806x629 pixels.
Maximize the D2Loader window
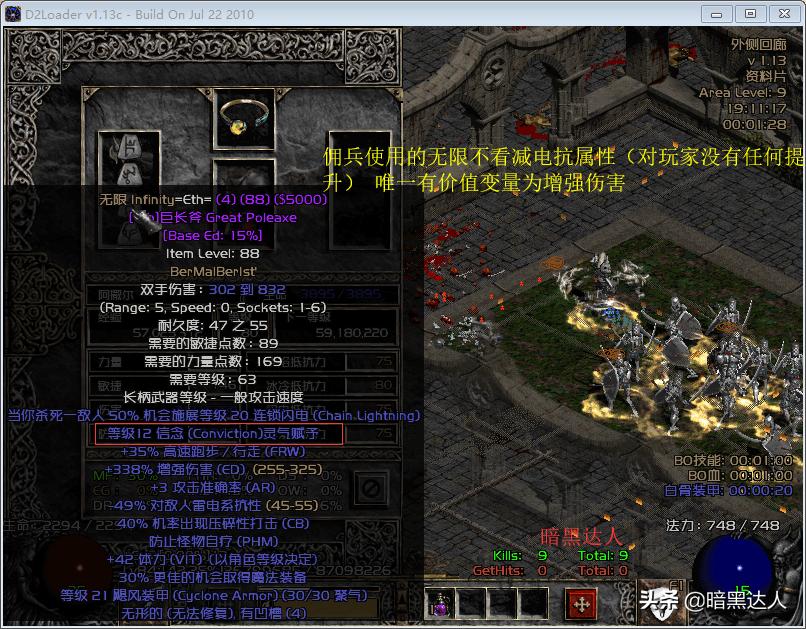pyautogui.click(x=751, y=13)
